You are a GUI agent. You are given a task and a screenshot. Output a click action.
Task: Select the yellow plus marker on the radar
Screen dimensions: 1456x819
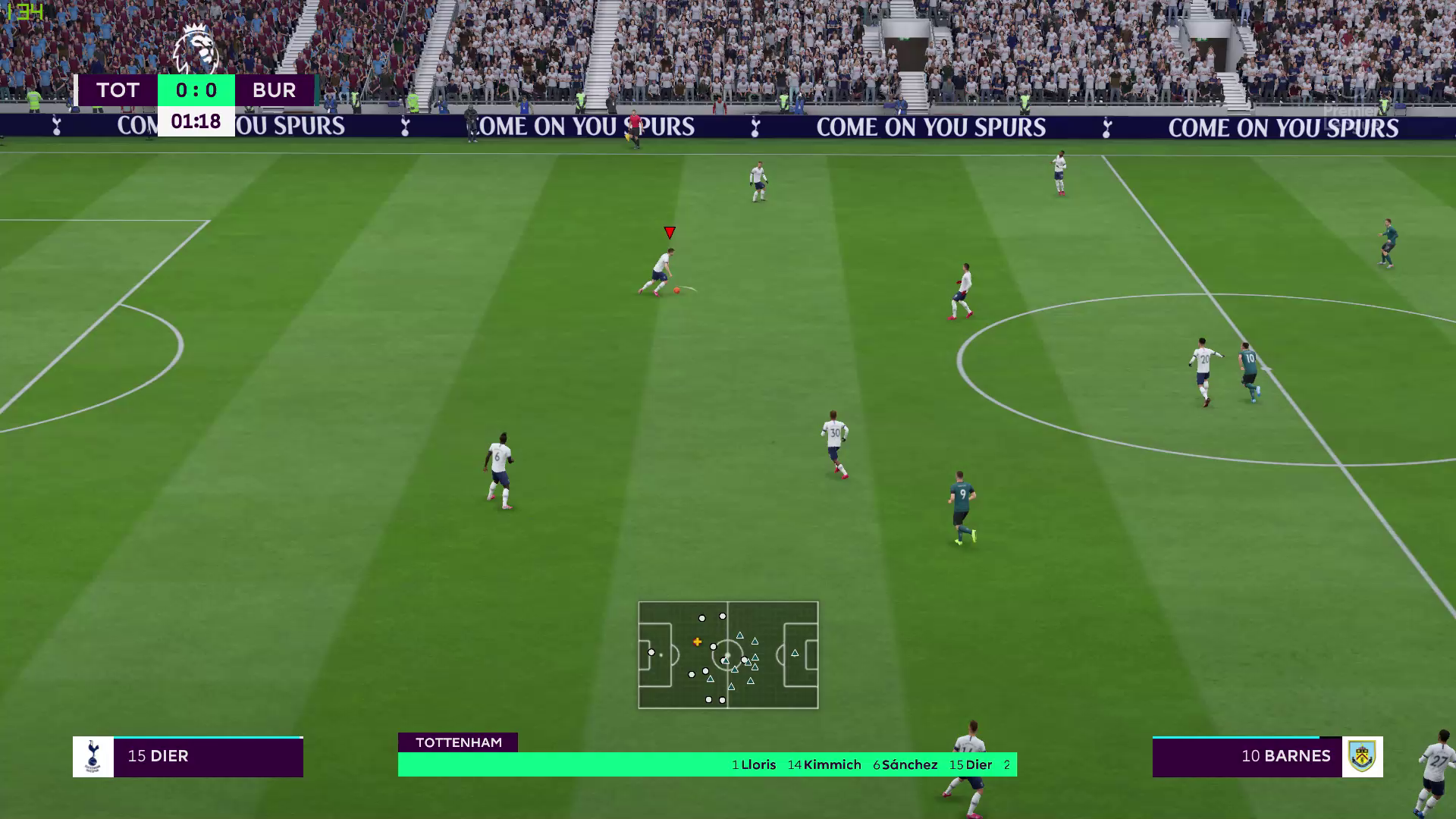(697, 641)
